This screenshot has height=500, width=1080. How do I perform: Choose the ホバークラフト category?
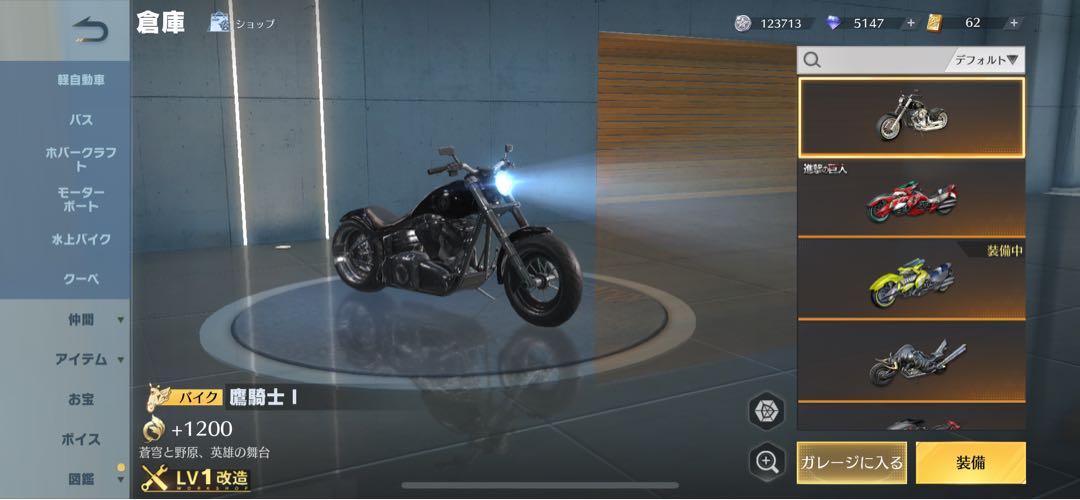click(x=81, y=159)
